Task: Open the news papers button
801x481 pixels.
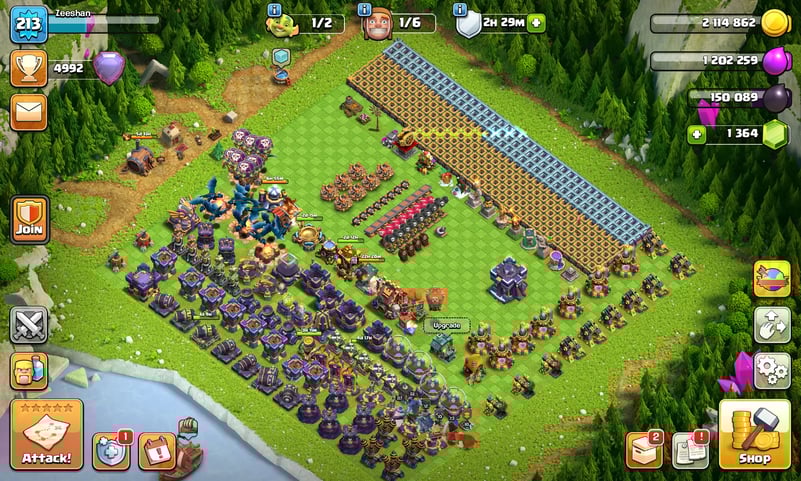Action: click(x=690, y=450)
